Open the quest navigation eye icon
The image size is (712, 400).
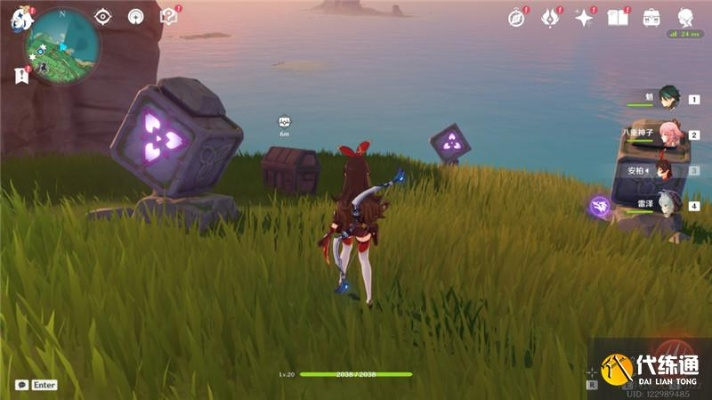103,17
